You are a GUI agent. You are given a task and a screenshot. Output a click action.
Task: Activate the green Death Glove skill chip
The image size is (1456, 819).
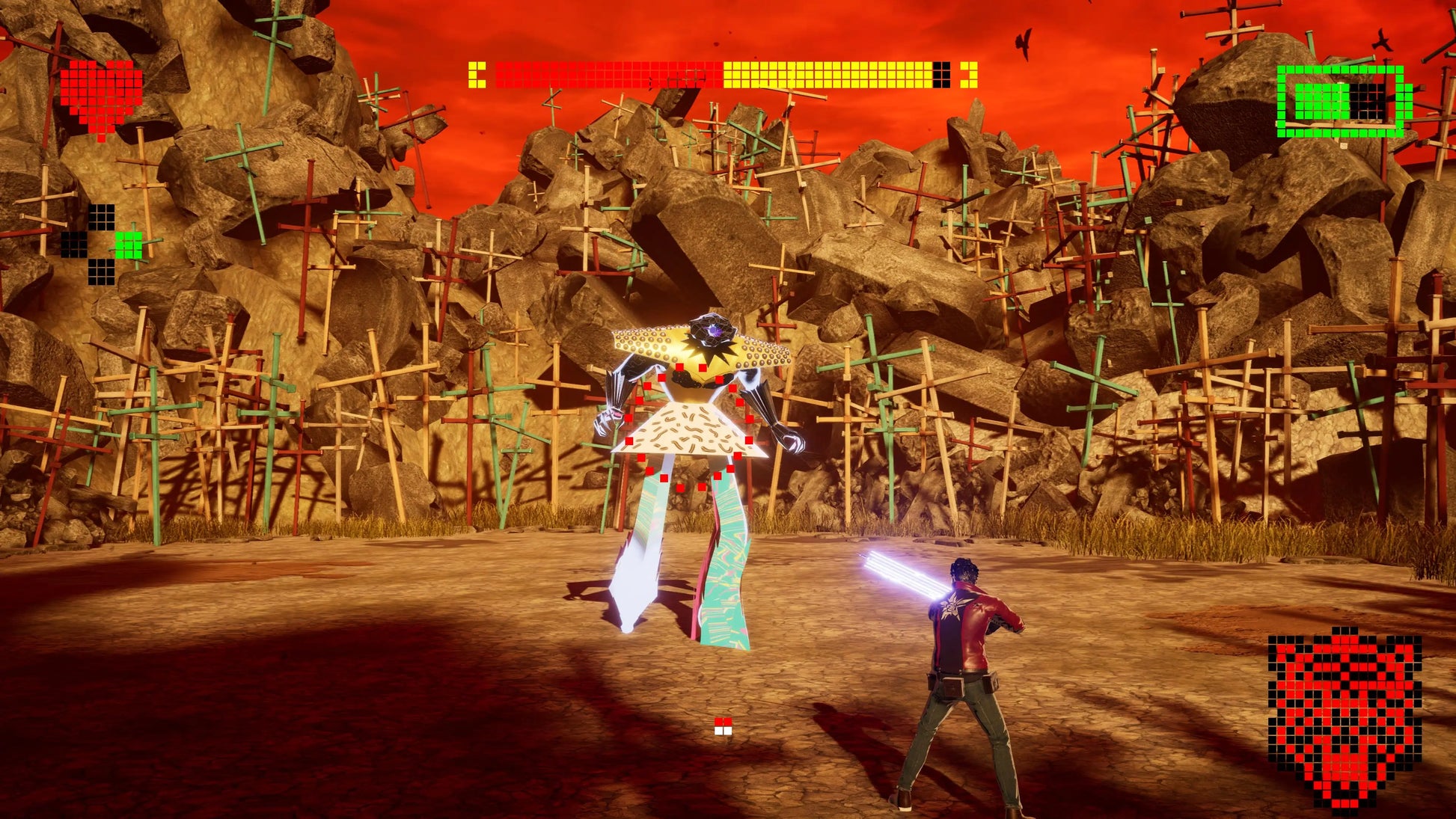point(128,245)
